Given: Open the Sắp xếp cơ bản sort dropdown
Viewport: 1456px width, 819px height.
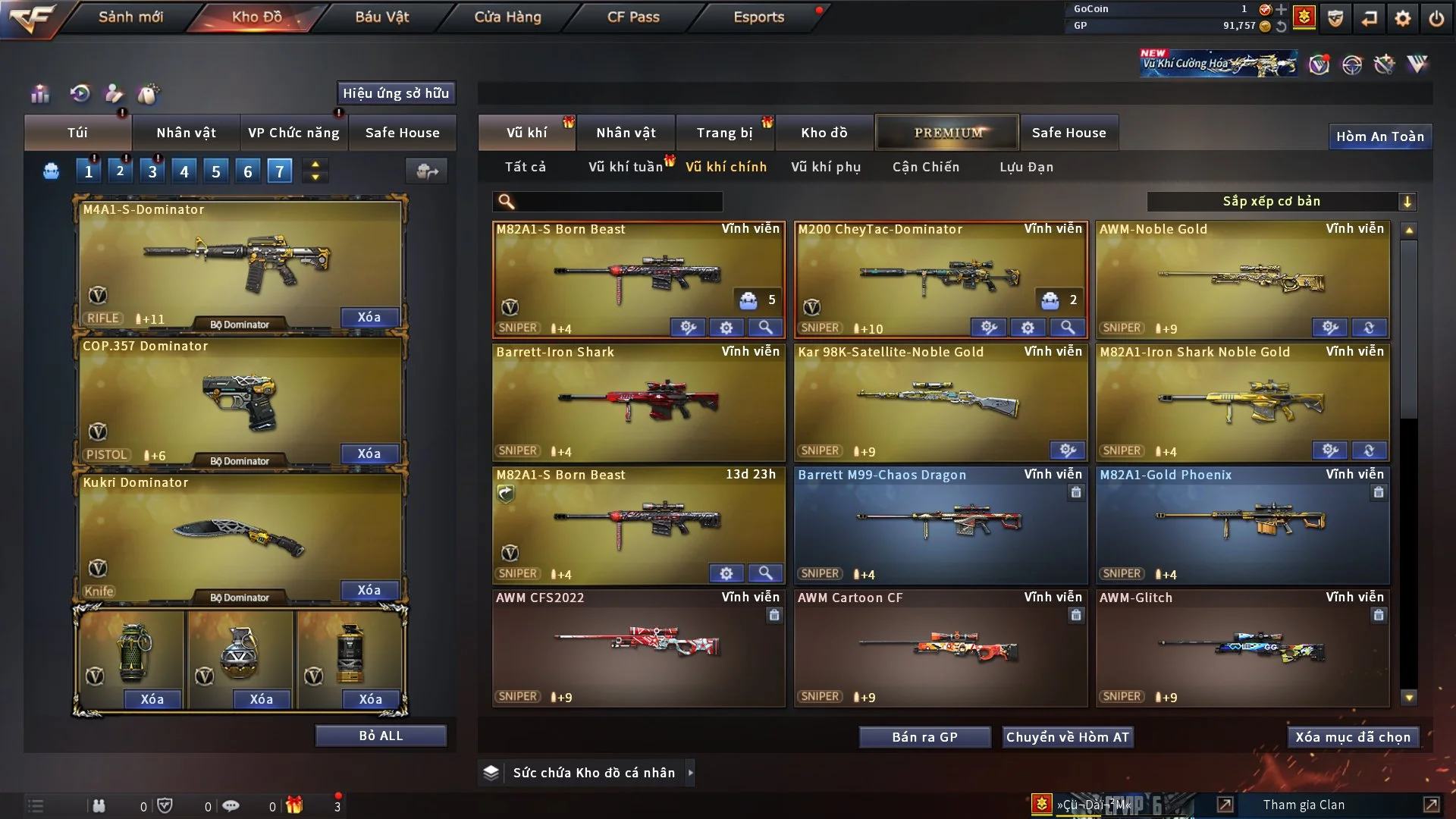Looking at the screenshot, I should tap(1281, 201).
